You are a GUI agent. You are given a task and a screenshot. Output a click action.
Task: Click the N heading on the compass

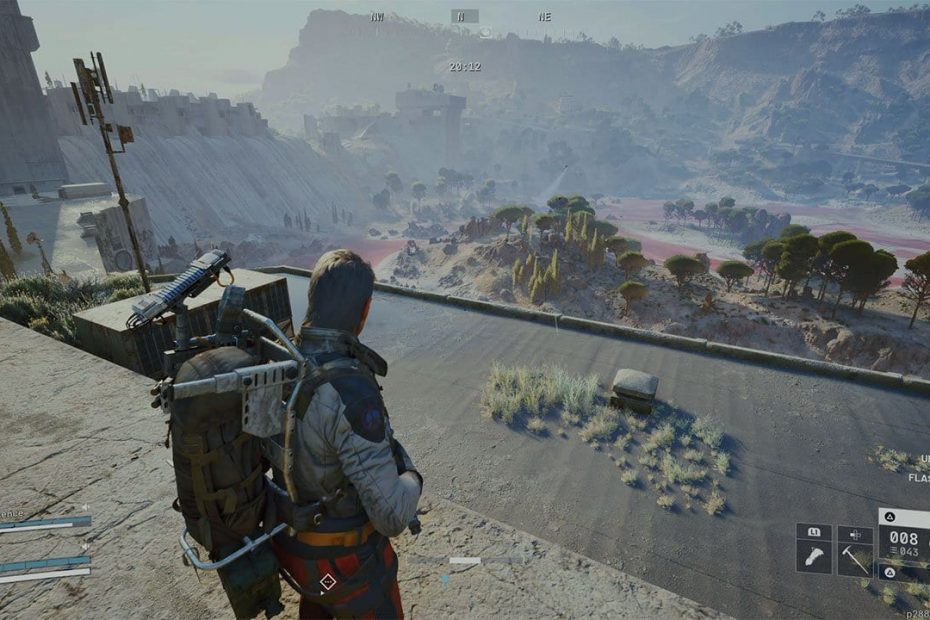click(464, 16)
